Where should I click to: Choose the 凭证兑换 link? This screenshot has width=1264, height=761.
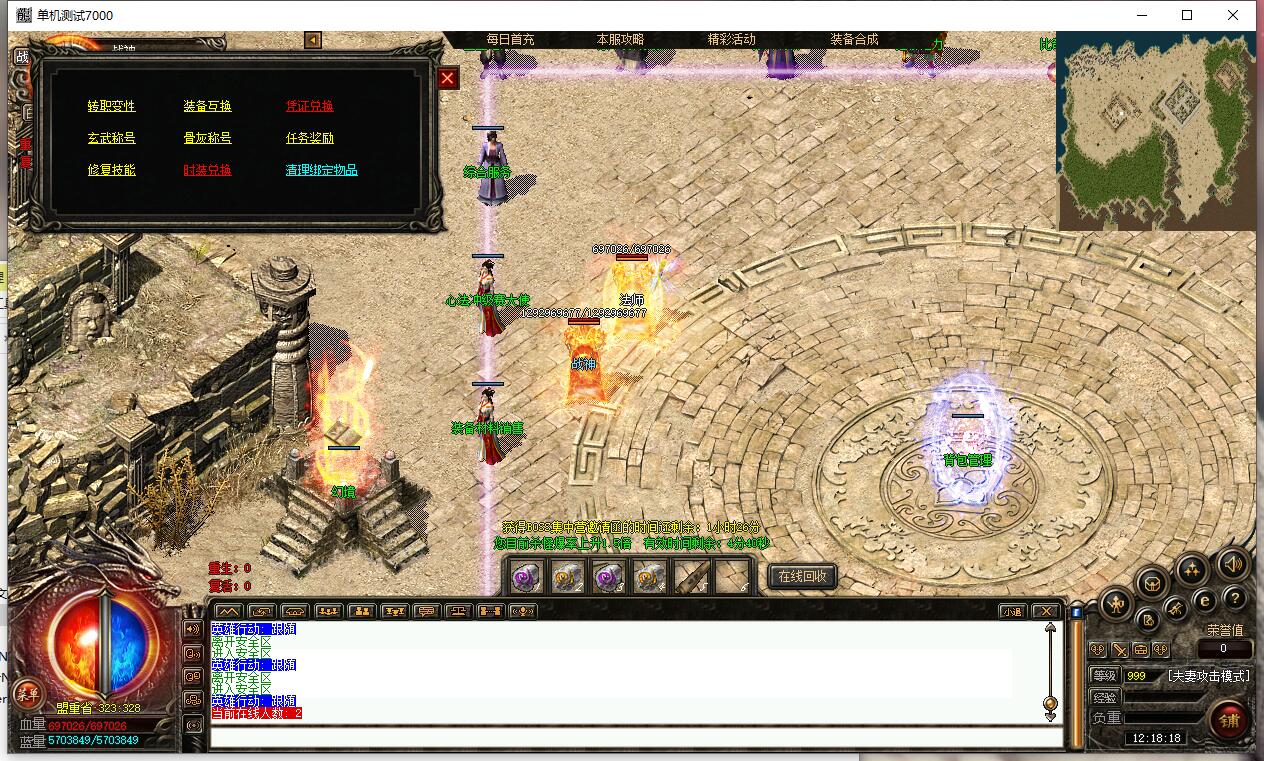click(310, 106)
